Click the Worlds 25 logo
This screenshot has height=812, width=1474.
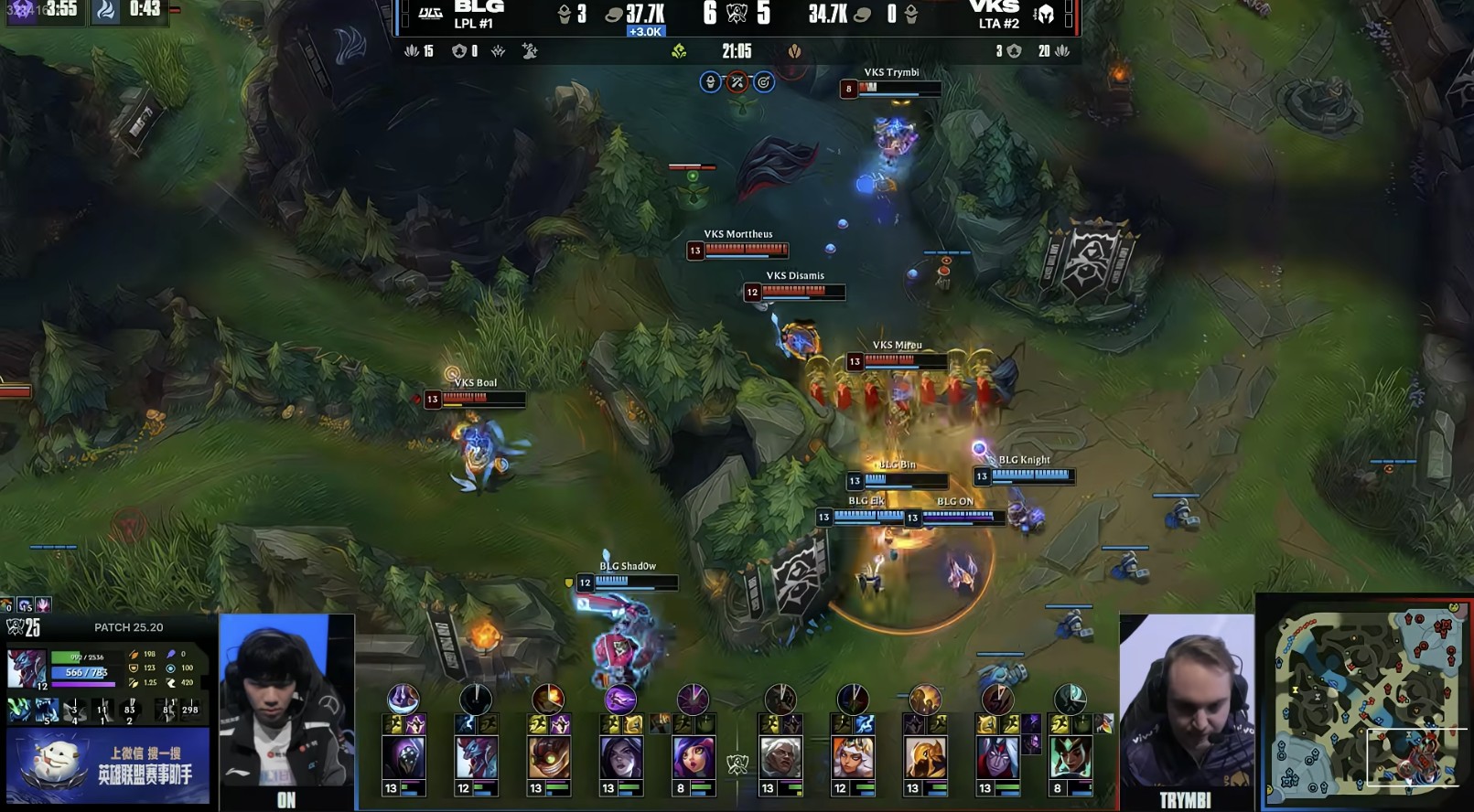[x=24, y=627]
